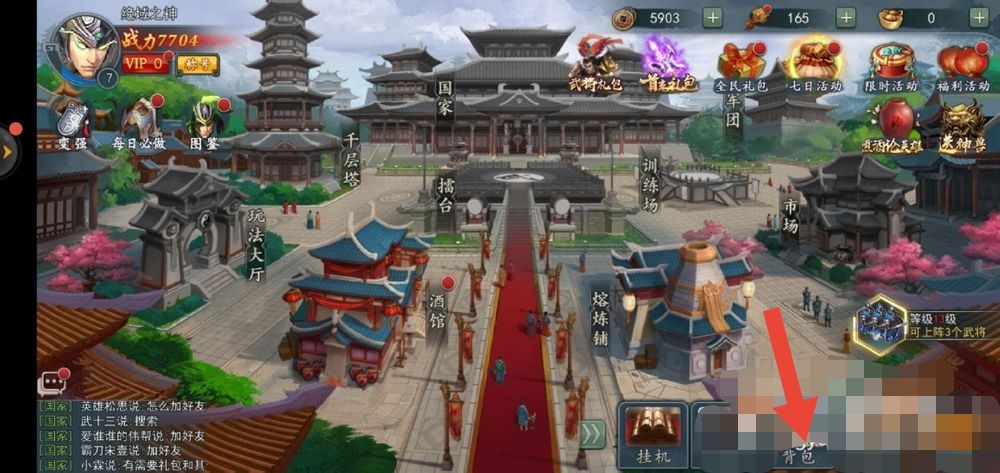Add more of the 165 currency
1000x473 pixels.
[845, 17]
